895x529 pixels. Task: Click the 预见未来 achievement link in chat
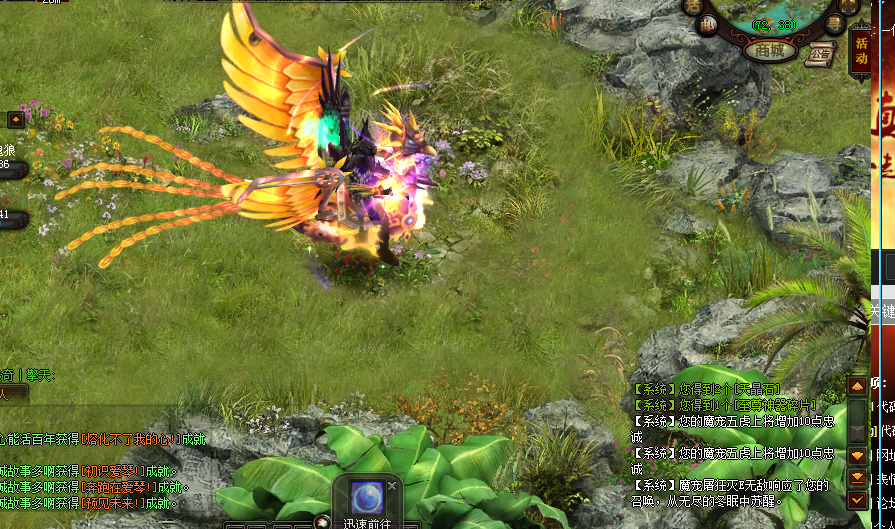click(x=110, y=503)
